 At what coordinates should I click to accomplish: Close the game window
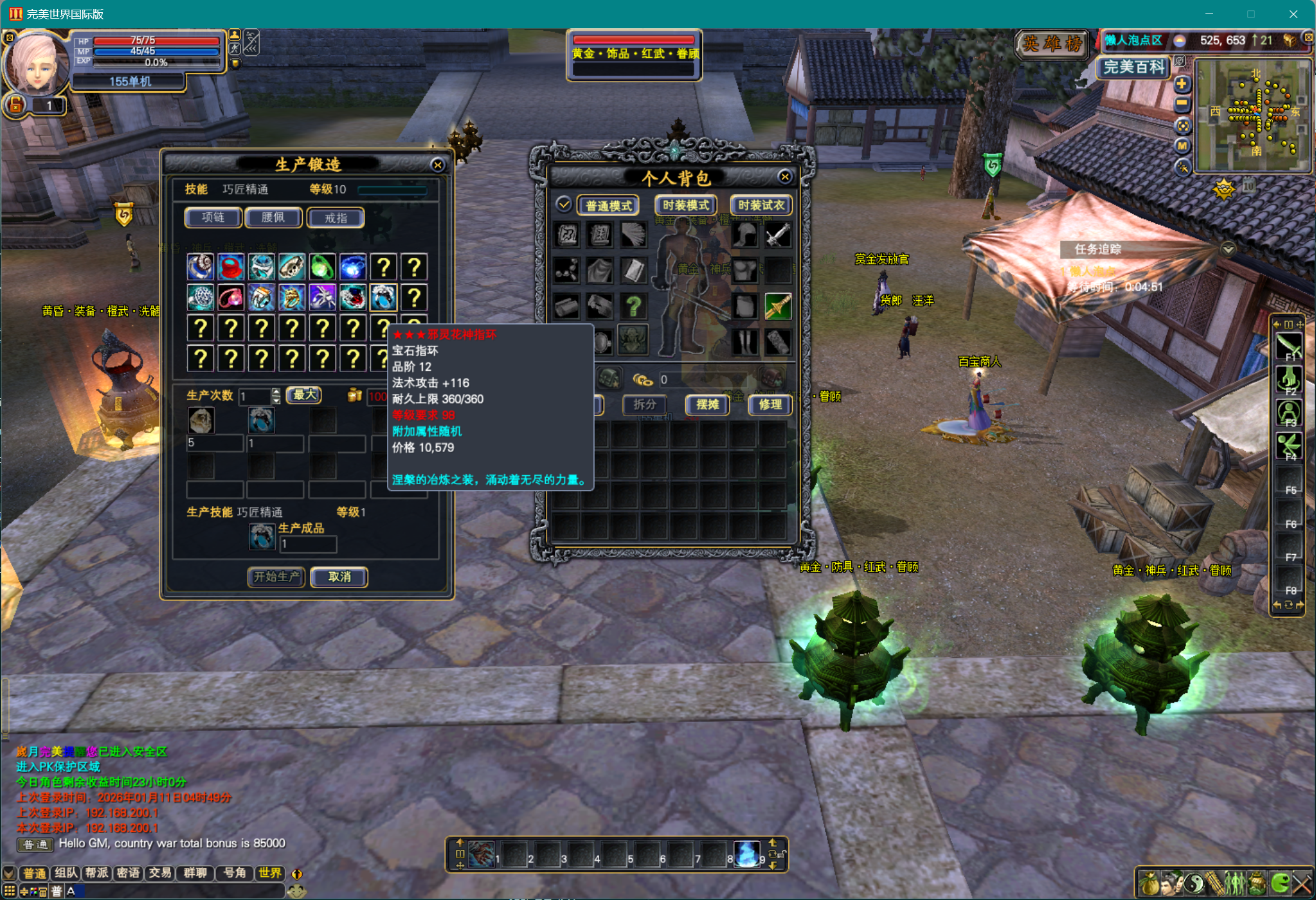click(1293, 14)
